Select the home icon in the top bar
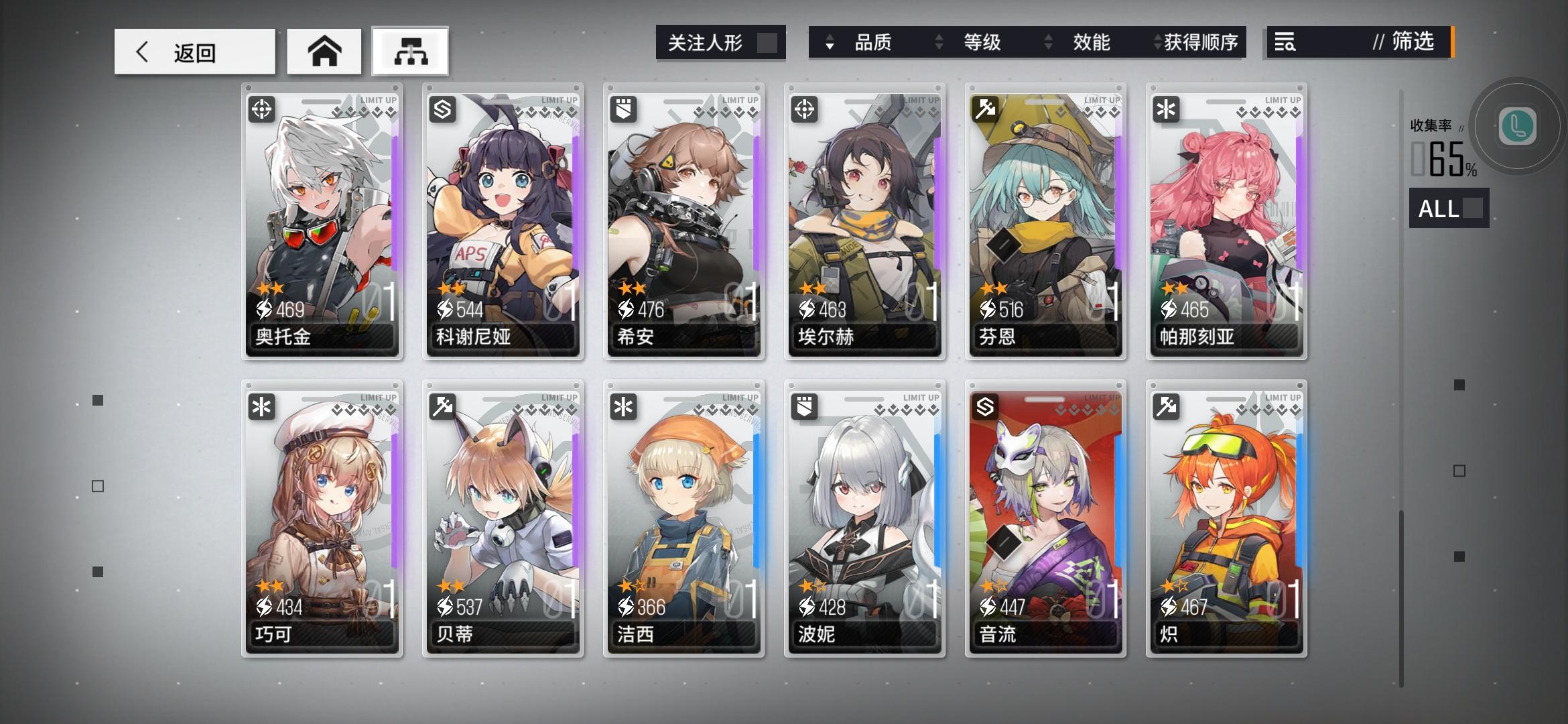 coord(324,50)
